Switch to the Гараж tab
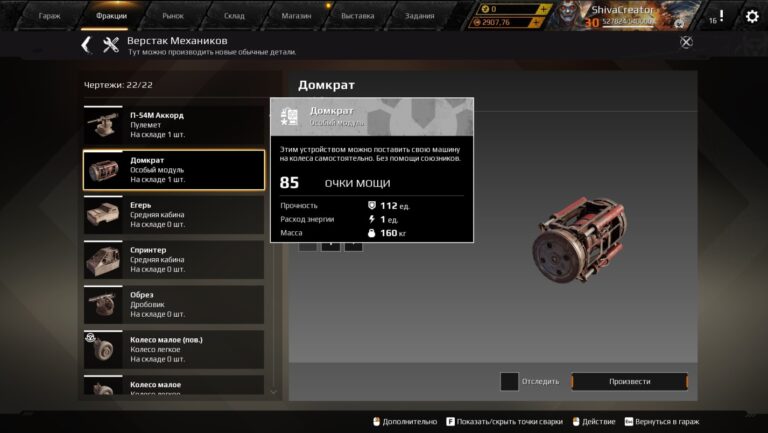The height and width of the screenshot is (433, 768). (49, 16)
